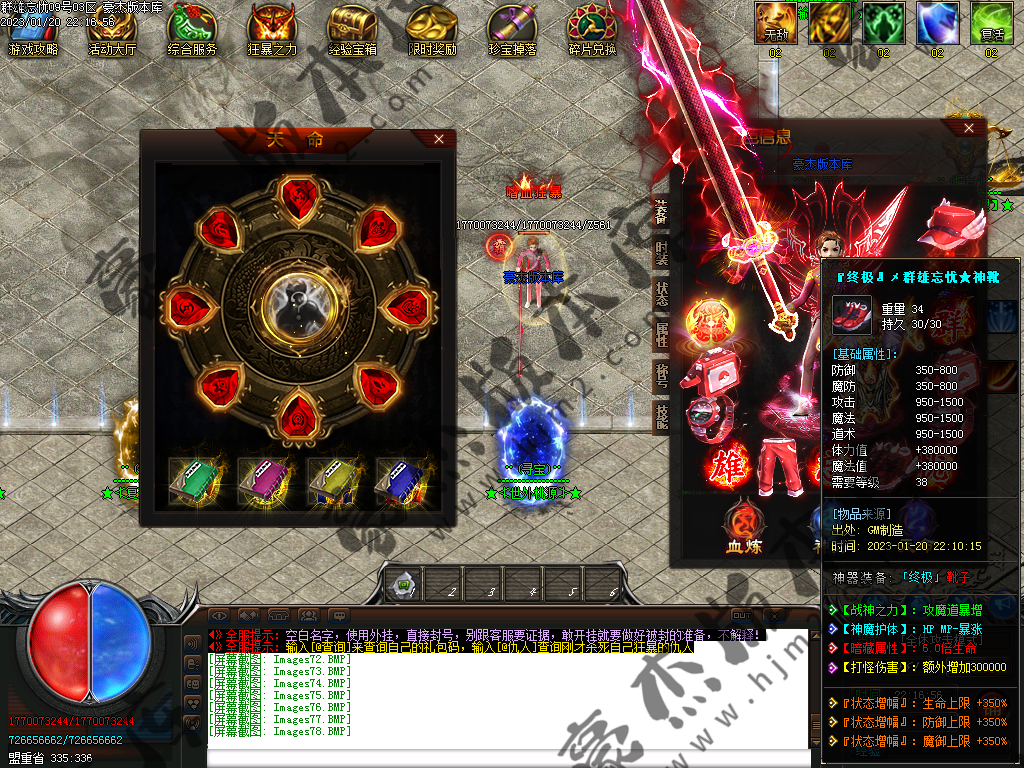The width and height of the screenshot is (1024, 768).
Task: Open the 游戏攻略 game guide menu
Action: tap(32, 30)
